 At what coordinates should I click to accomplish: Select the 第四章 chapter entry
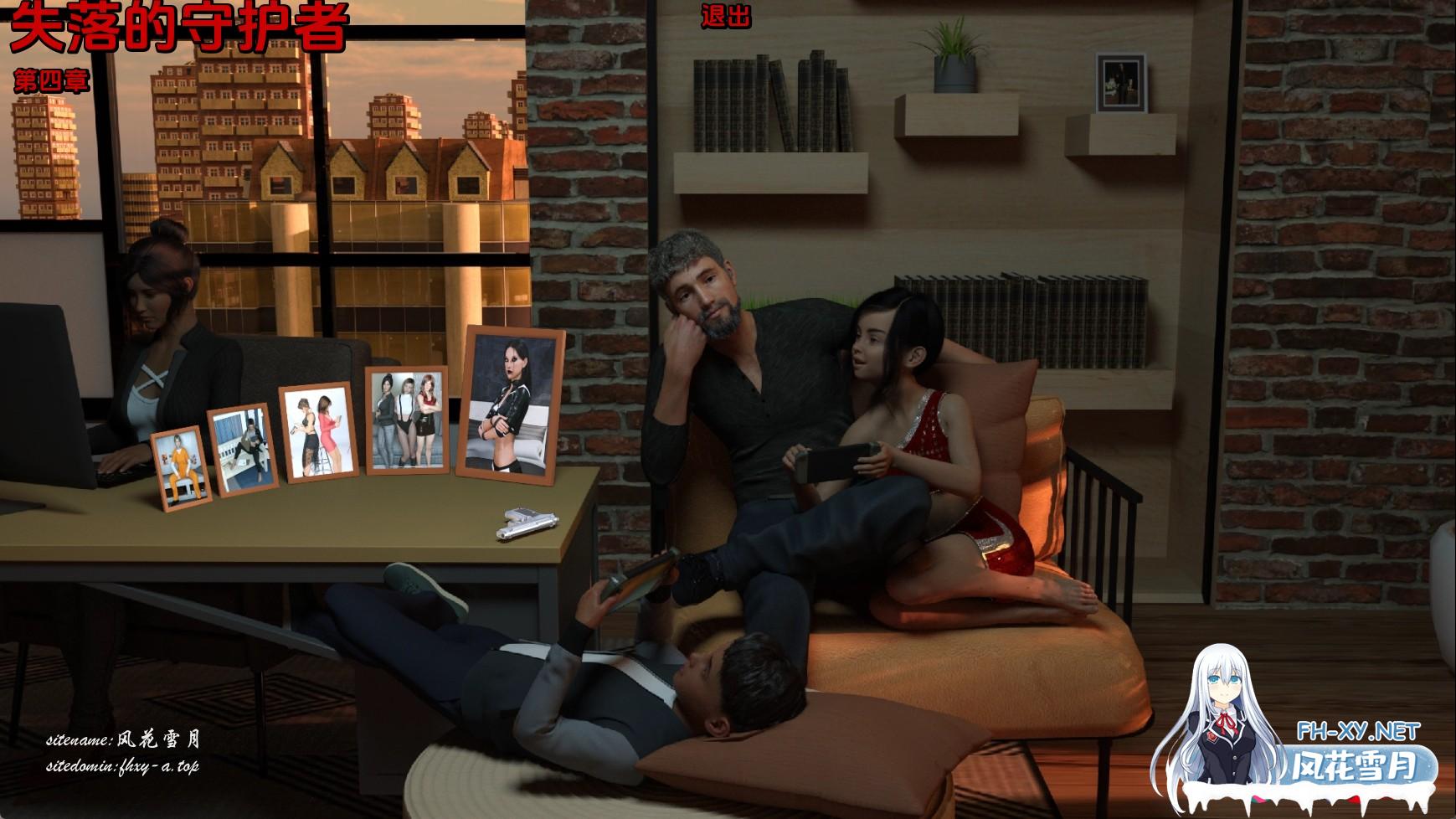coord(52,81)
